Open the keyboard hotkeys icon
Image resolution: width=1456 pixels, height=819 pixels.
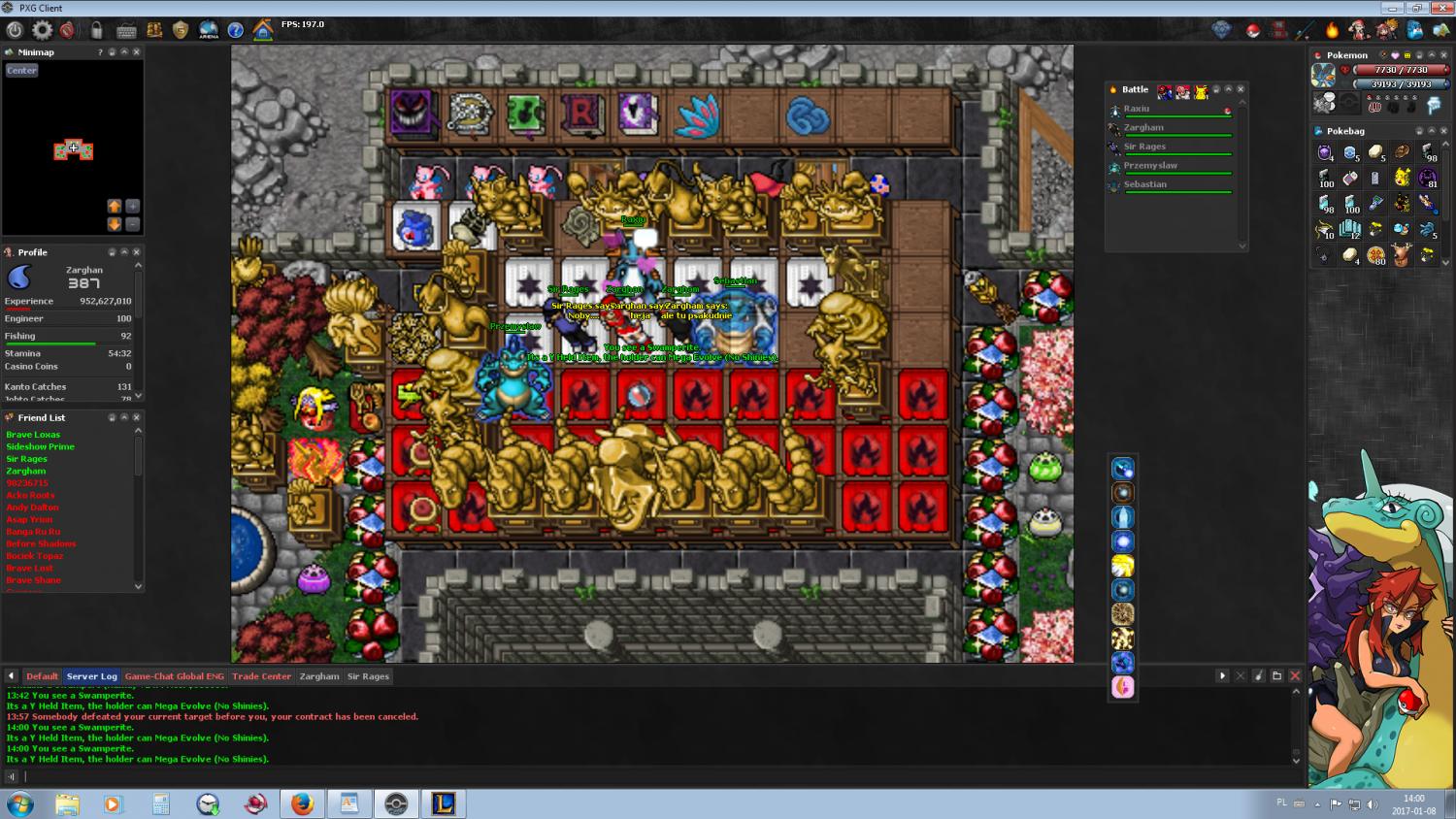click(126, 30)
